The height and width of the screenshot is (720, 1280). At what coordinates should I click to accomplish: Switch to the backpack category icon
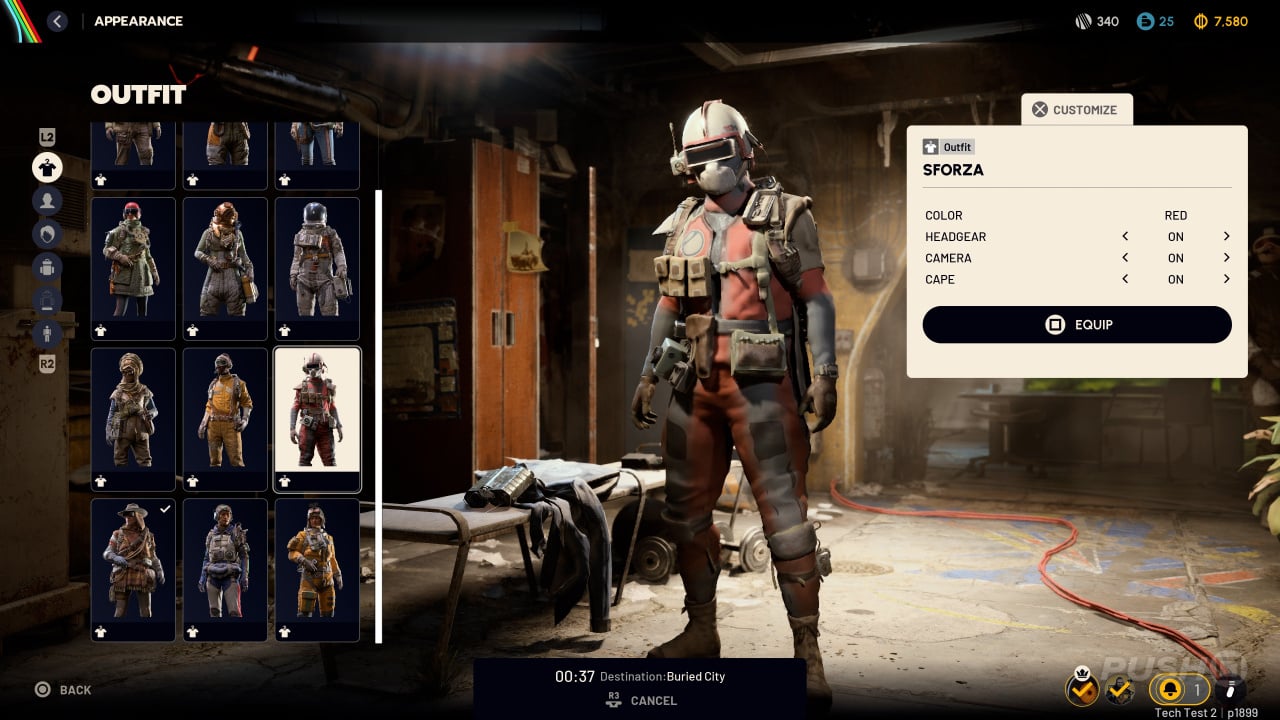[47, 267]
